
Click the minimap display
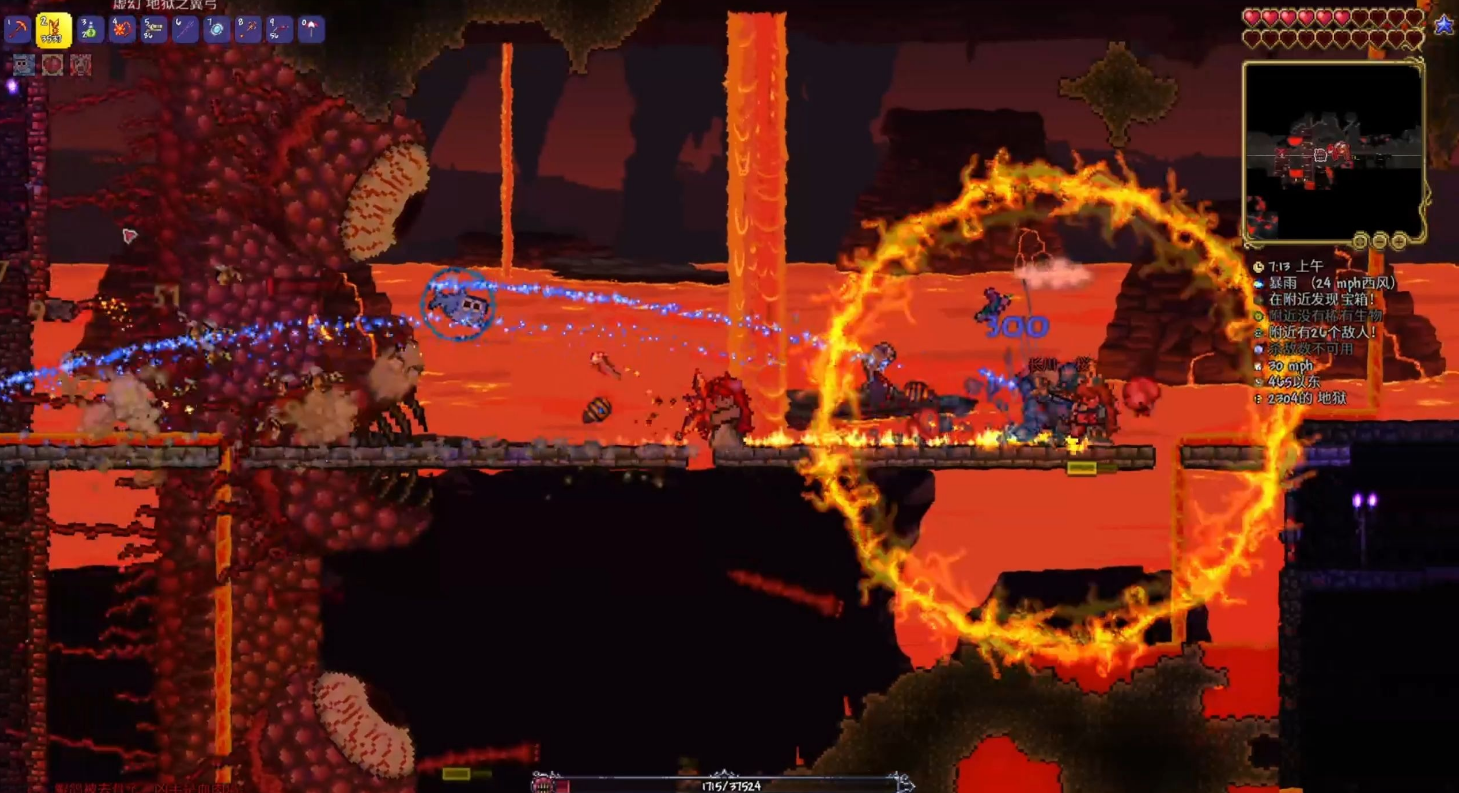1333,152
